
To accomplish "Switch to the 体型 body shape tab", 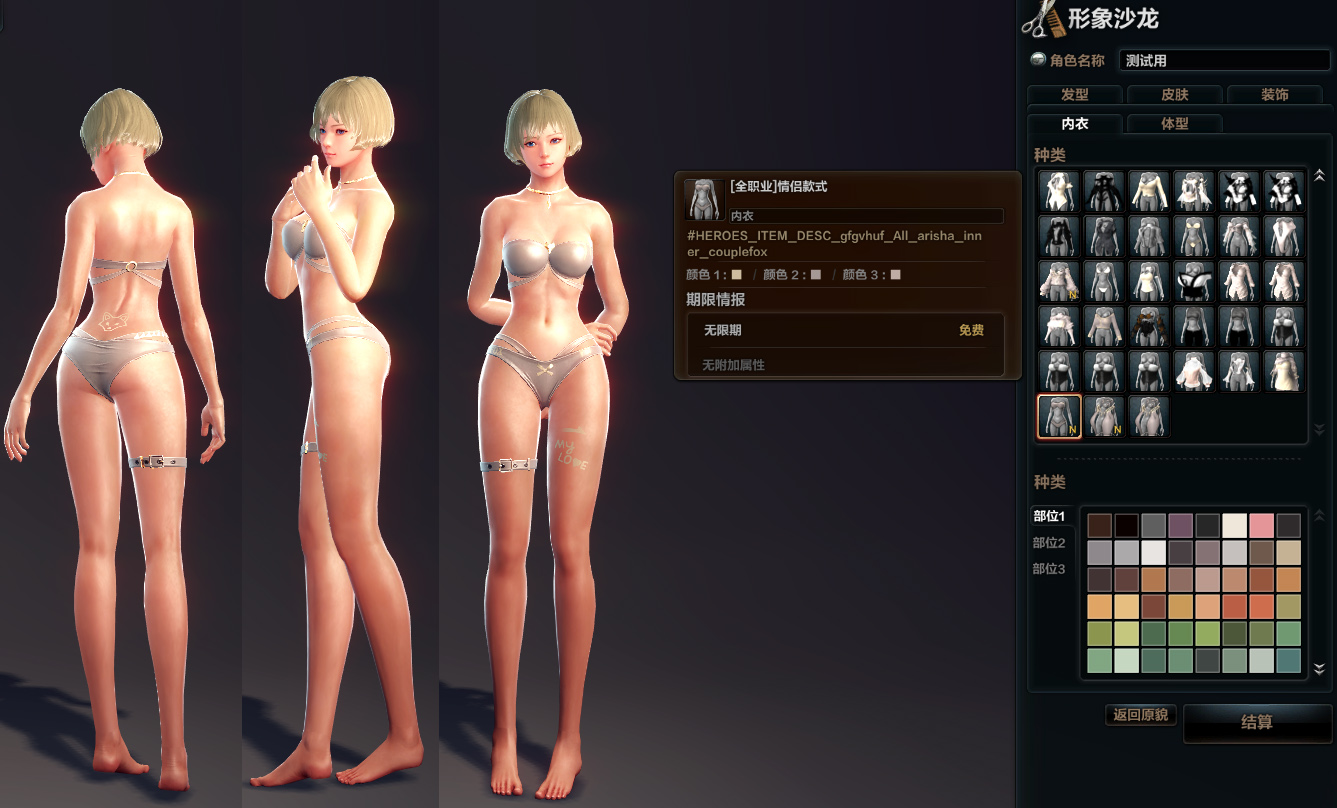I will (1174, 124).
